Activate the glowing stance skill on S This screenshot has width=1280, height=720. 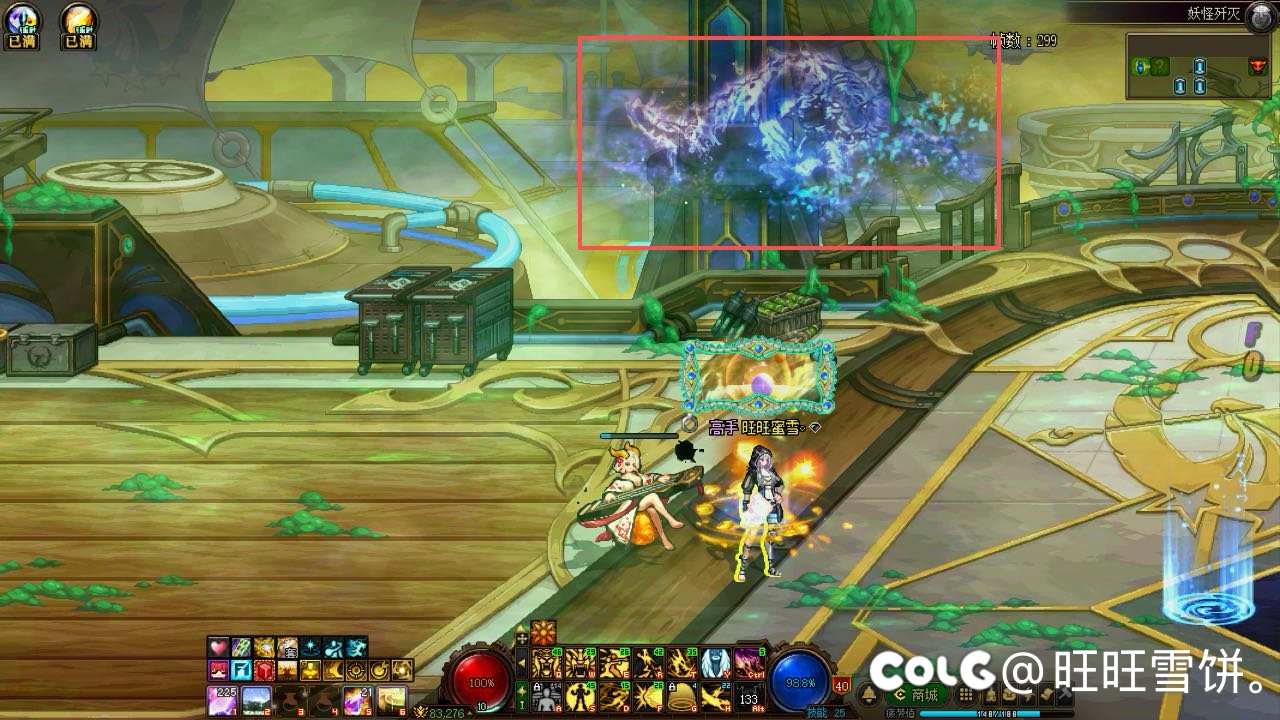point(579,696)
